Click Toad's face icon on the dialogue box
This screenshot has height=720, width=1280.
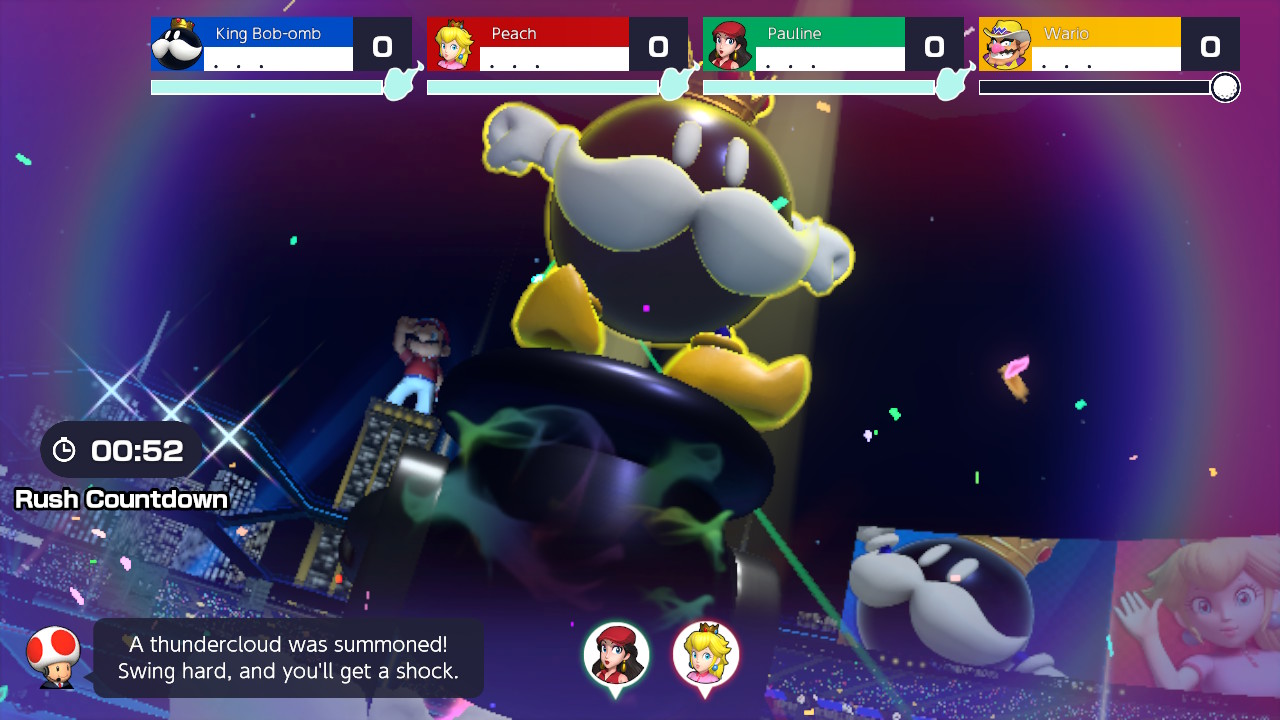[x=55, y=657]
